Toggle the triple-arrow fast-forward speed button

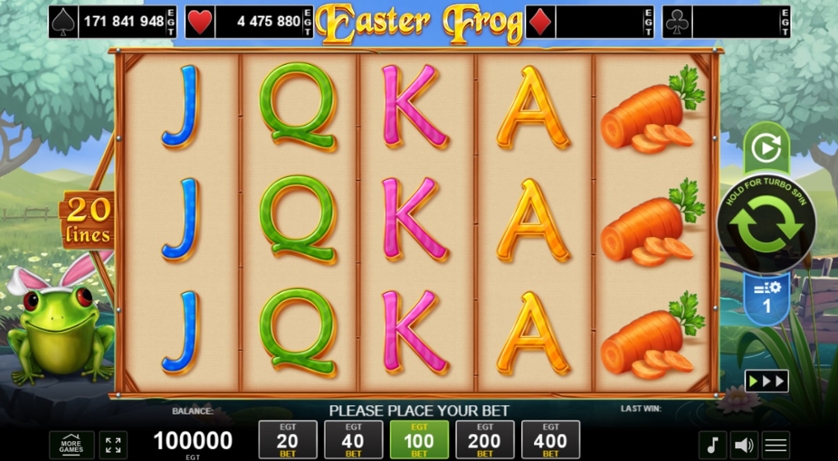click(x=766, y=381)
